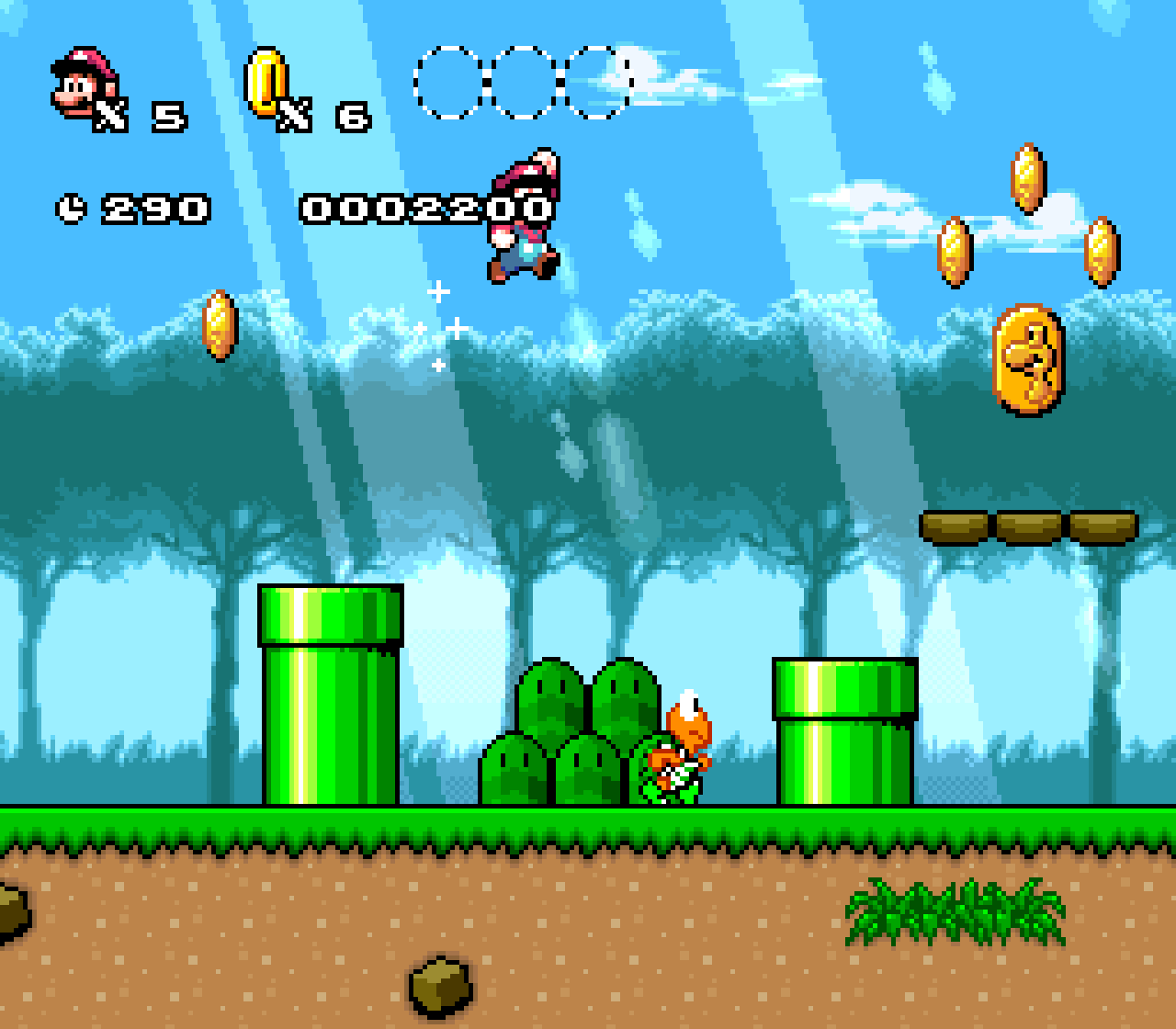This screenshot has width=1176, height=1029.
Task: Select the coin counter icon in the HUD
Action: (x=267, y=83)
